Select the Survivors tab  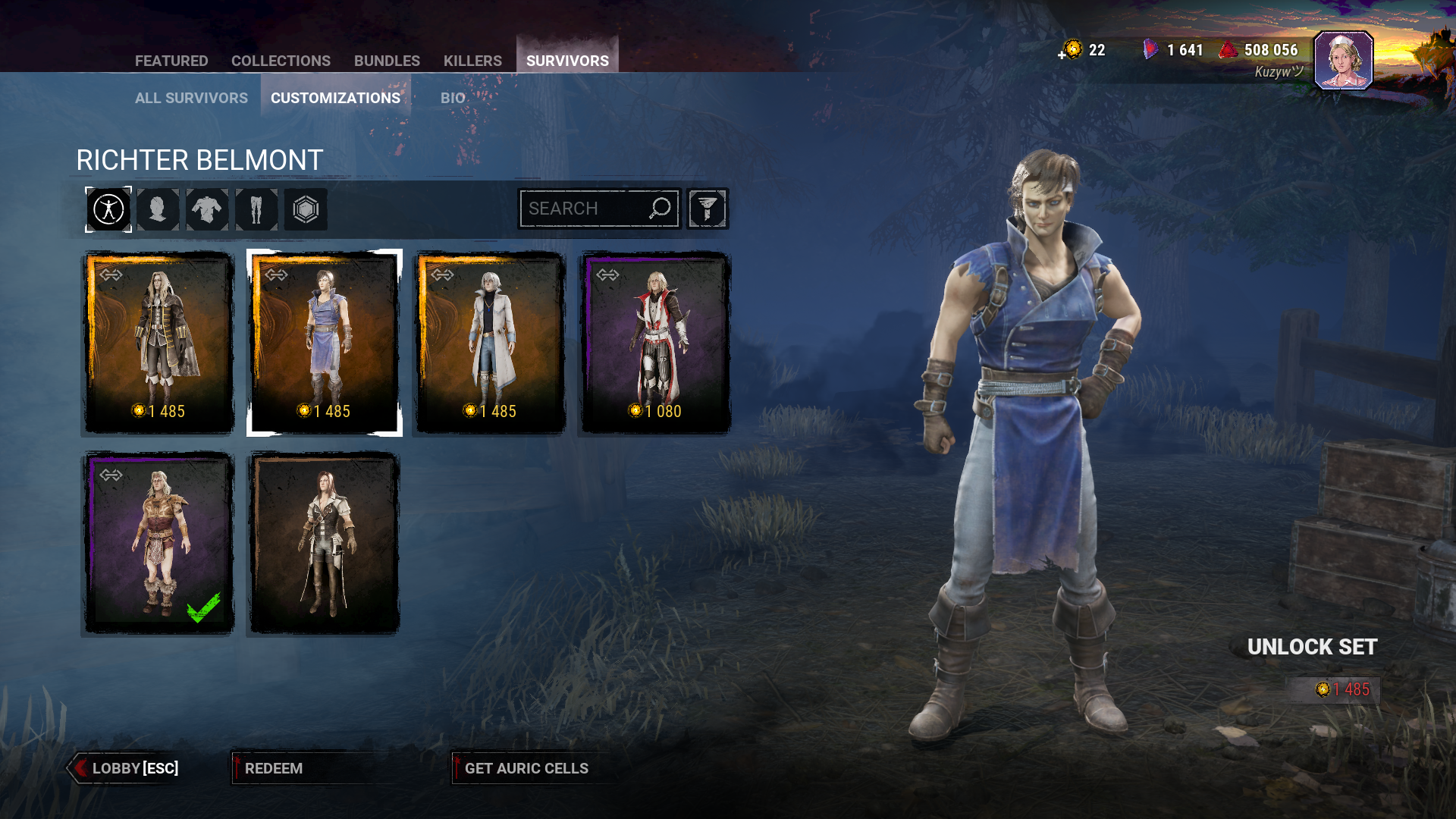567,61
